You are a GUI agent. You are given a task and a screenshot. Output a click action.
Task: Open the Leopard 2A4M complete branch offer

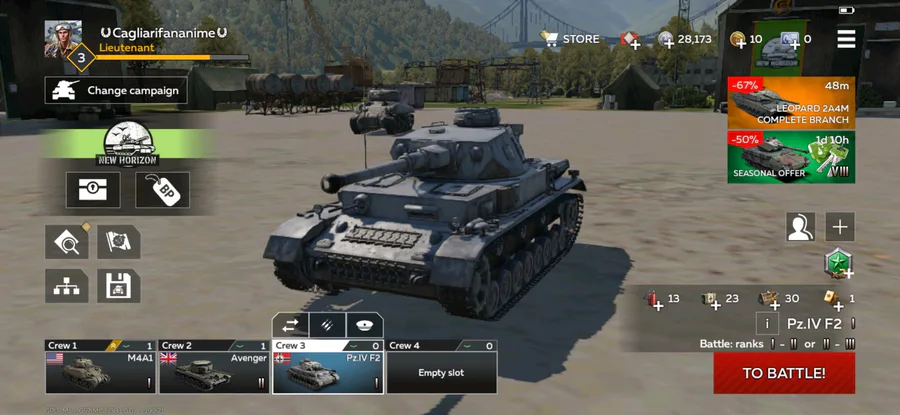pyautogui.click(x=791, y=101)
